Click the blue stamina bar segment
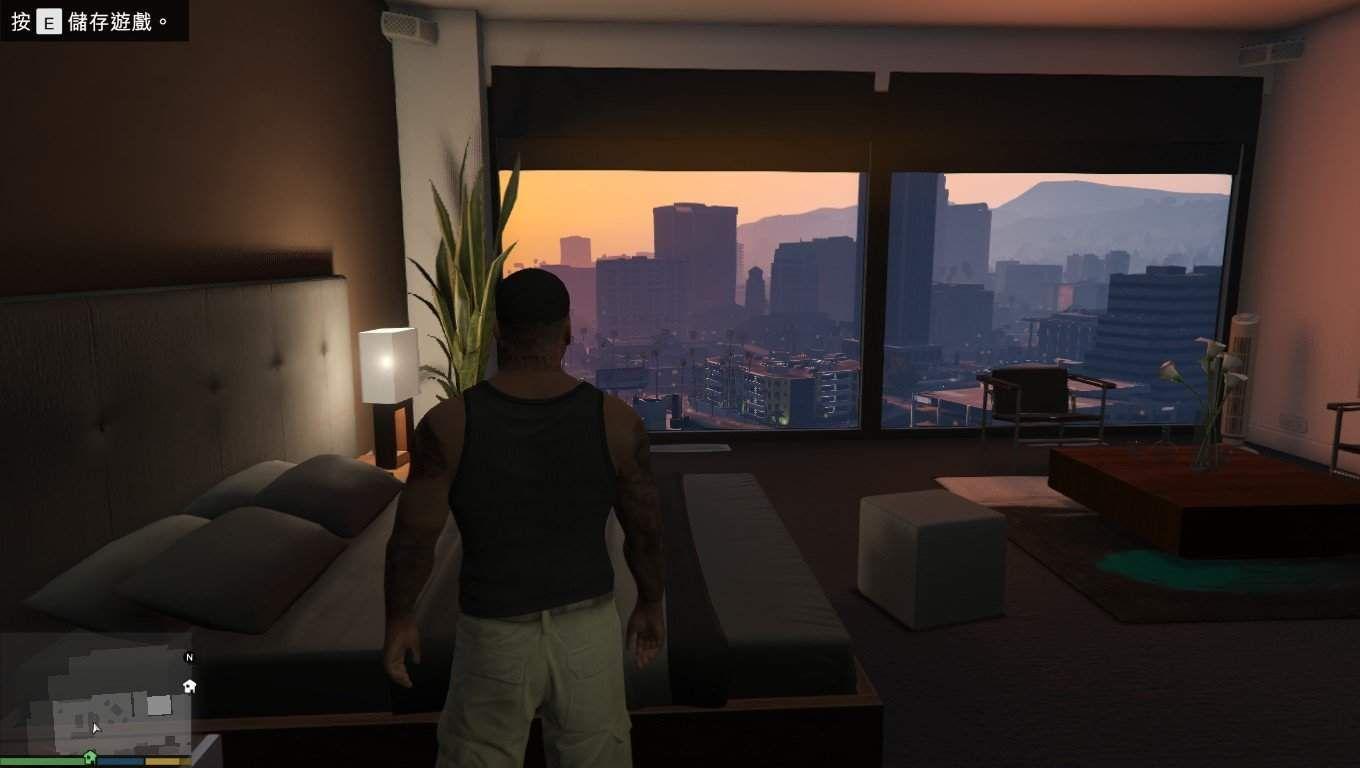This screenshot has height=768, width=1360. [119, 760]
